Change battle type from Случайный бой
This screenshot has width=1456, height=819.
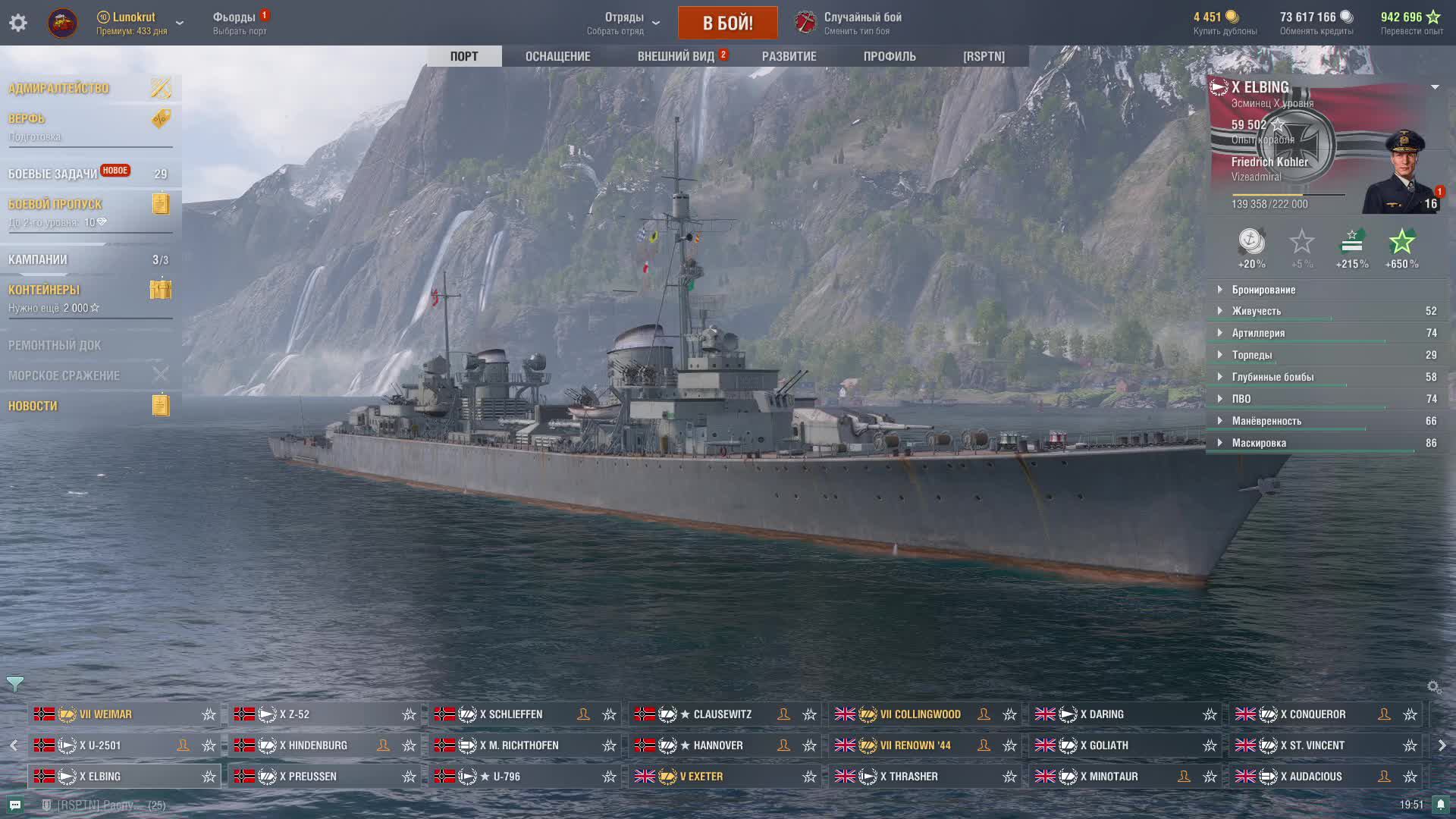point(861,23)
